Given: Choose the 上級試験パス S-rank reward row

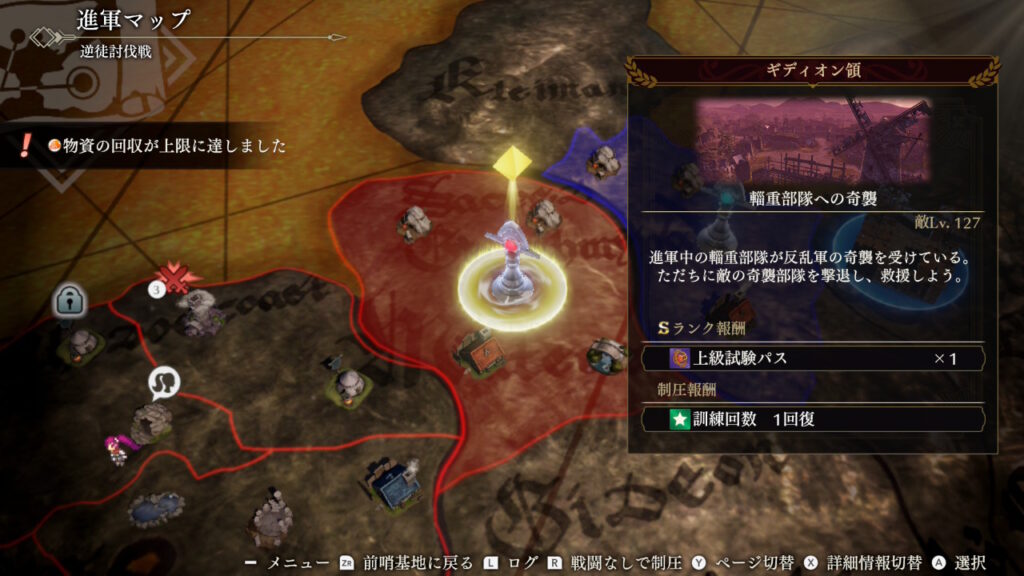Looking at the screenshot, I should (812, 358).
